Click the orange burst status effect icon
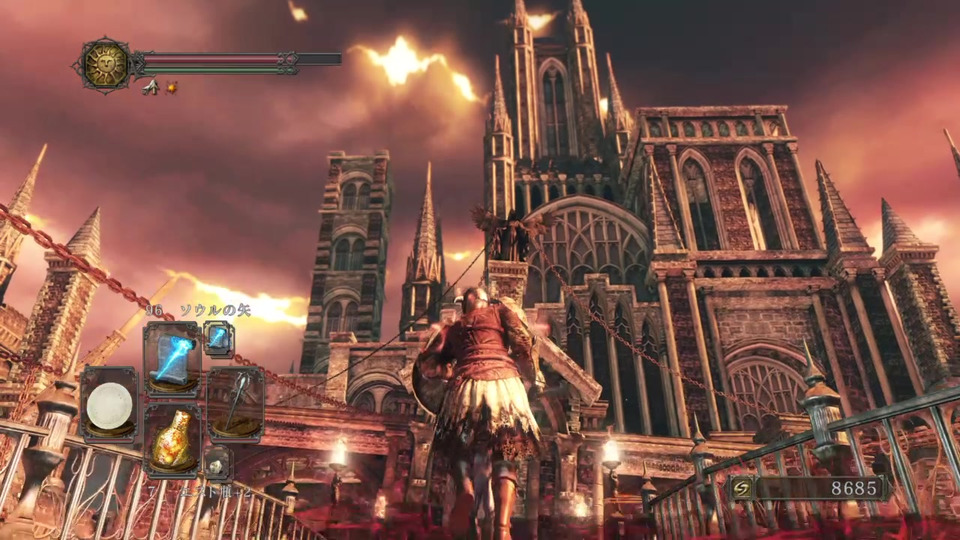The width and height of the screenshot is (960, 540). [x=172, y=88]
